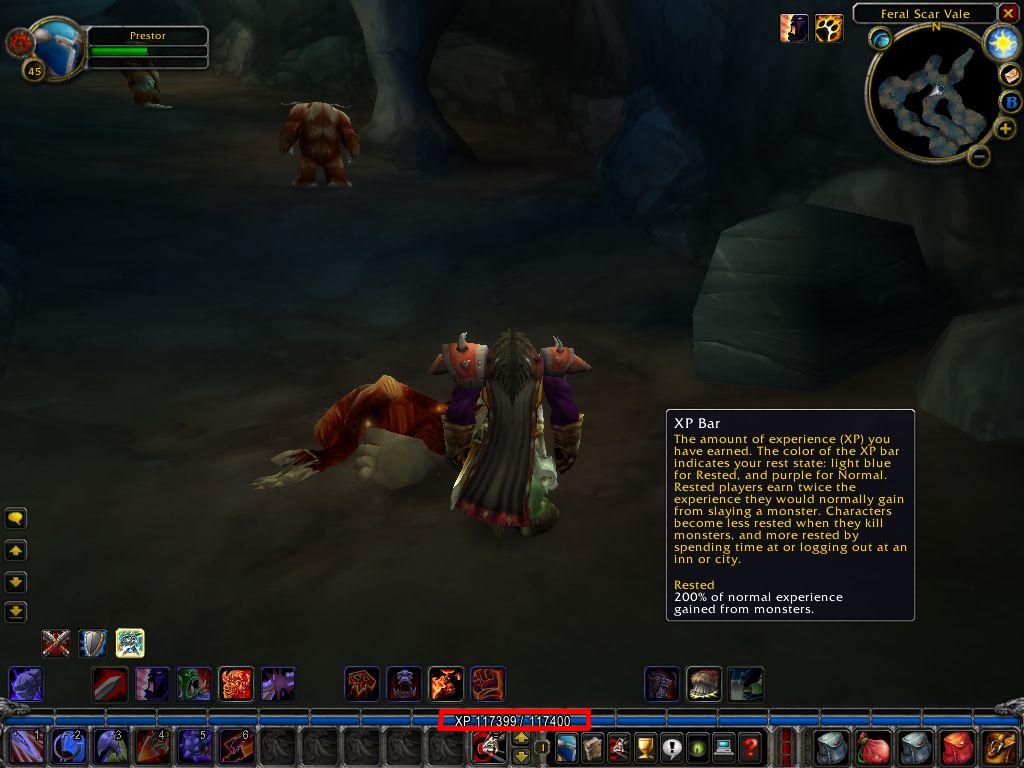This screenshot has height=768, width=1024.
Task: Open the red drawstring bag slot
Action: tap(873, 747)
